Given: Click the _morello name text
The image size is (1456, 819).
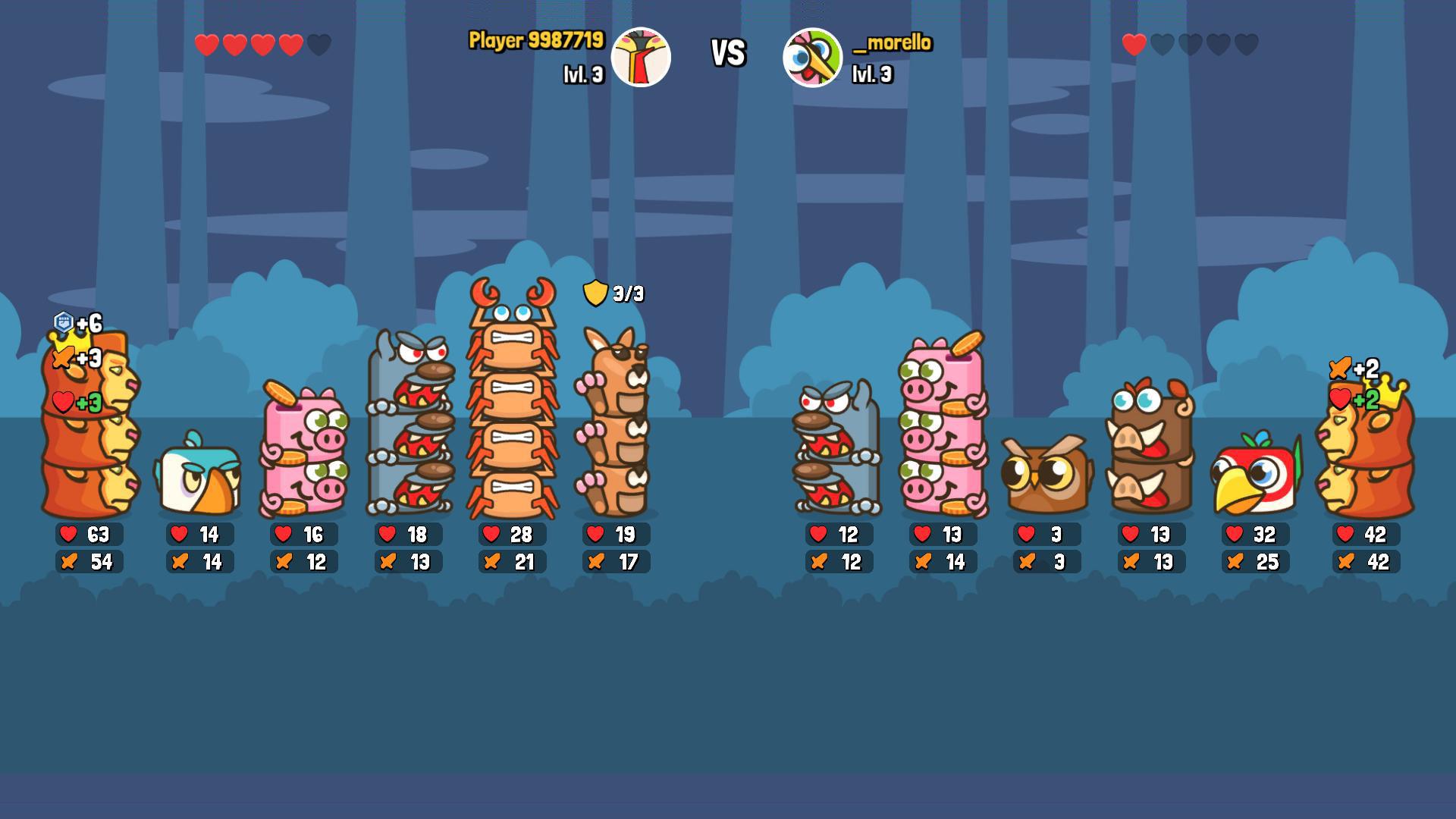Looking at the screenshot, I should [x=893, y=44].
